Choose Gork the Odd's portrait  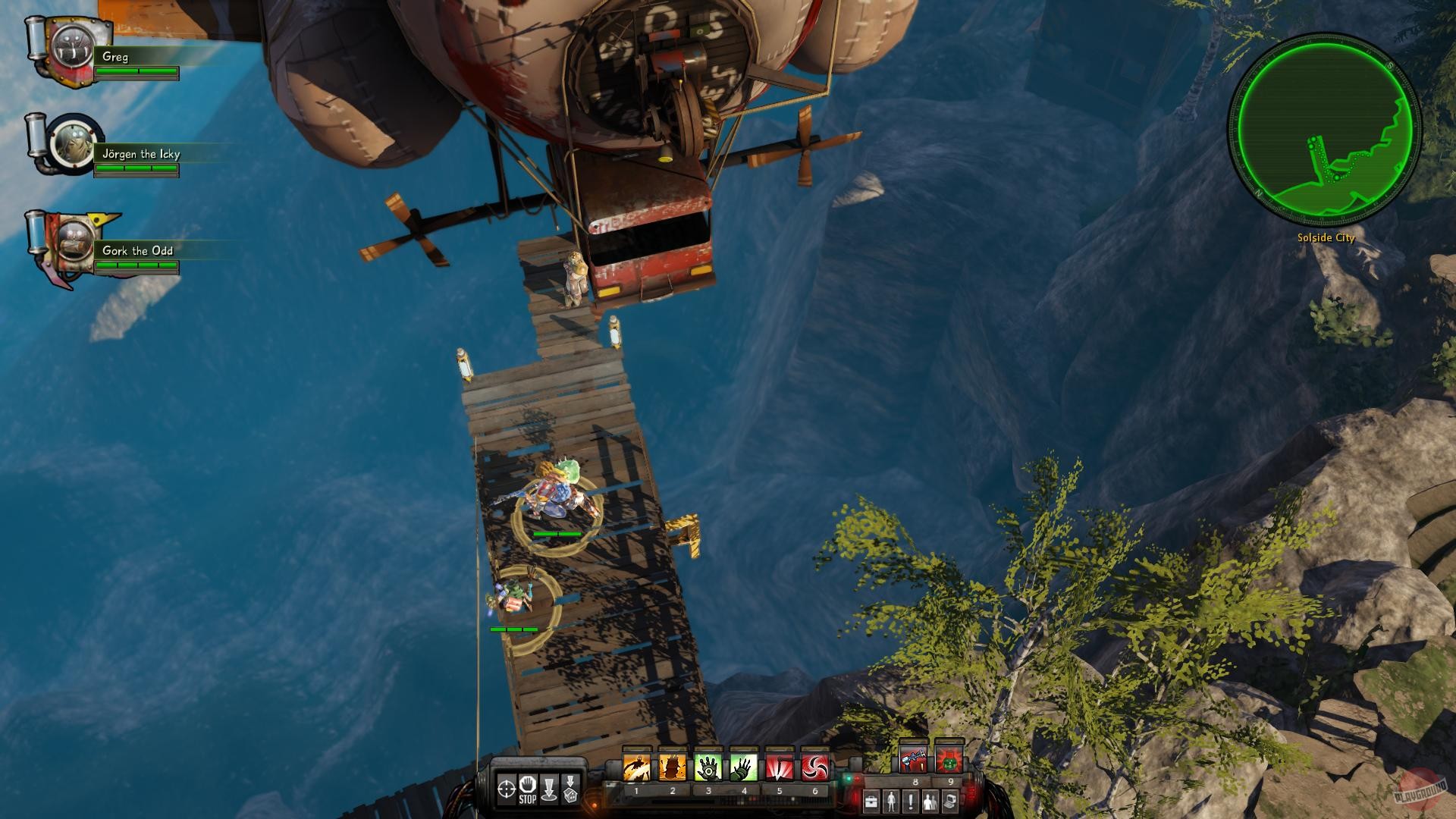point(75,241)
